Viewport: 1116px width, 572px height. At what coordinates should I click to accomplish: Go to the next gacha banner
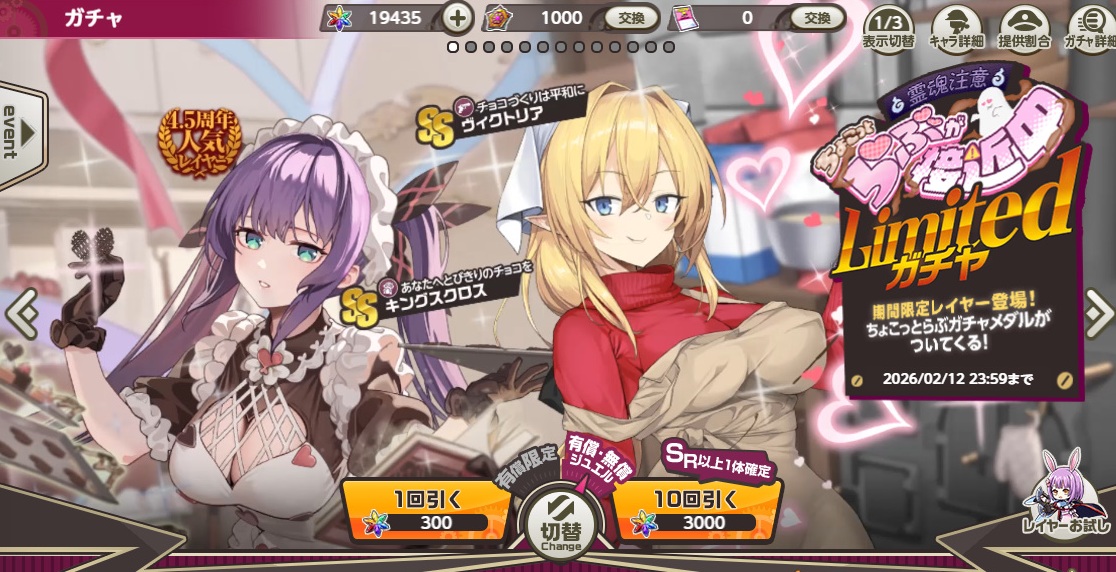point(1097,314)
